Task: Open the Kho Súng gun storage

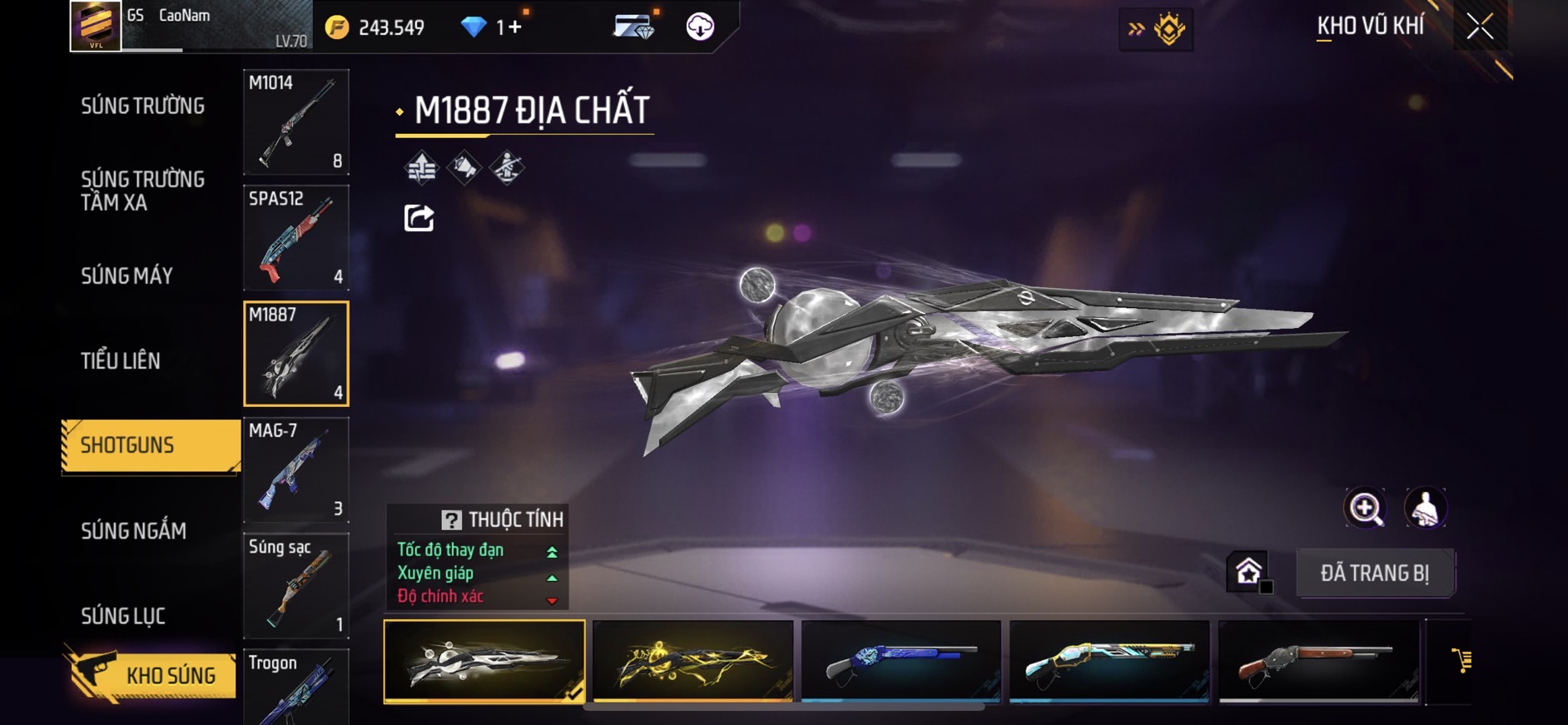Action: point(151,675)
